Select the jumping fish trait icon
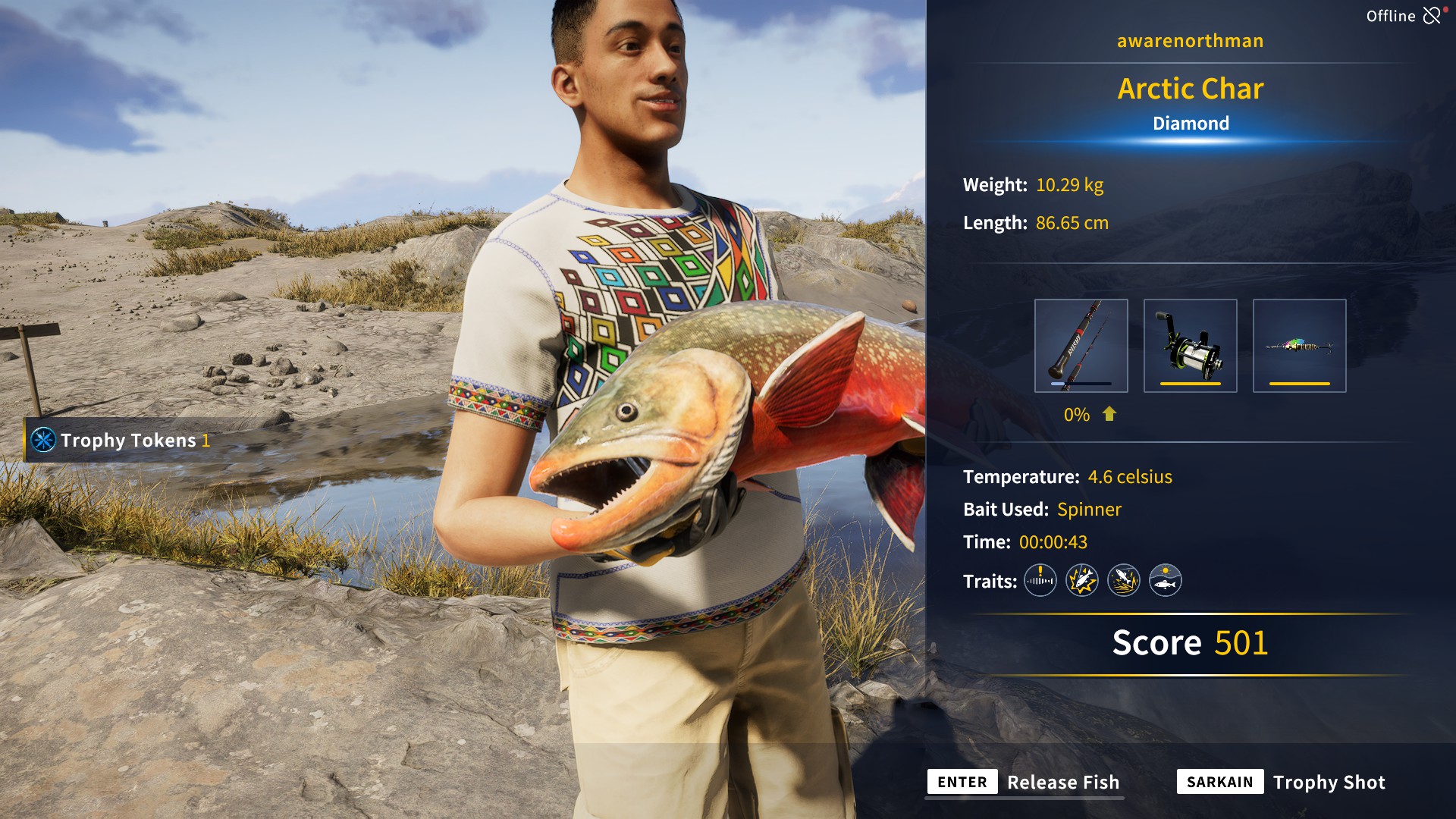This screenshot has height=819, width=1456. (x=1124, y=580)
